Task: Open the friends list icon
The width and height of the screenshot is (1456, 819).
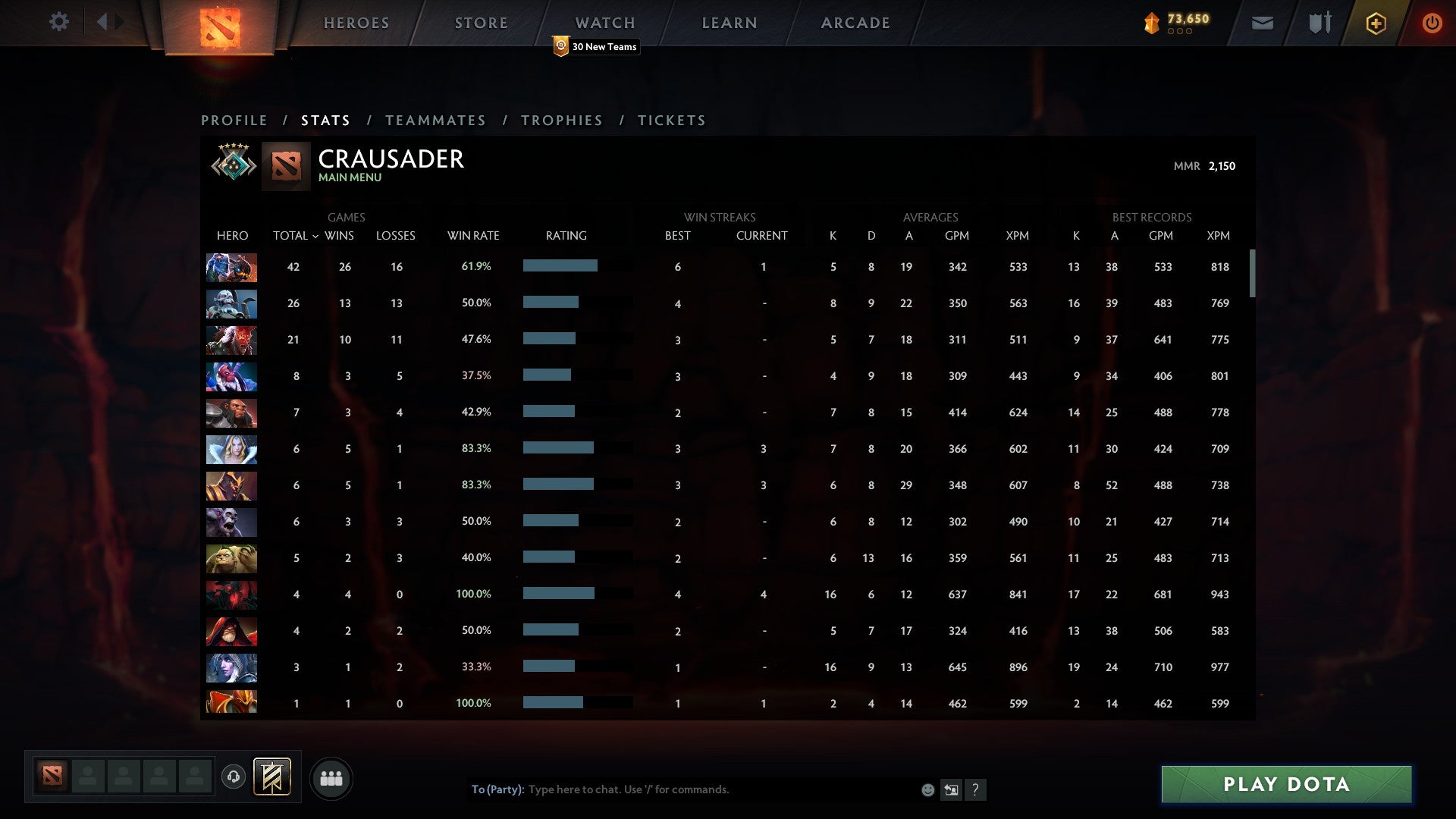Action: 331,777
